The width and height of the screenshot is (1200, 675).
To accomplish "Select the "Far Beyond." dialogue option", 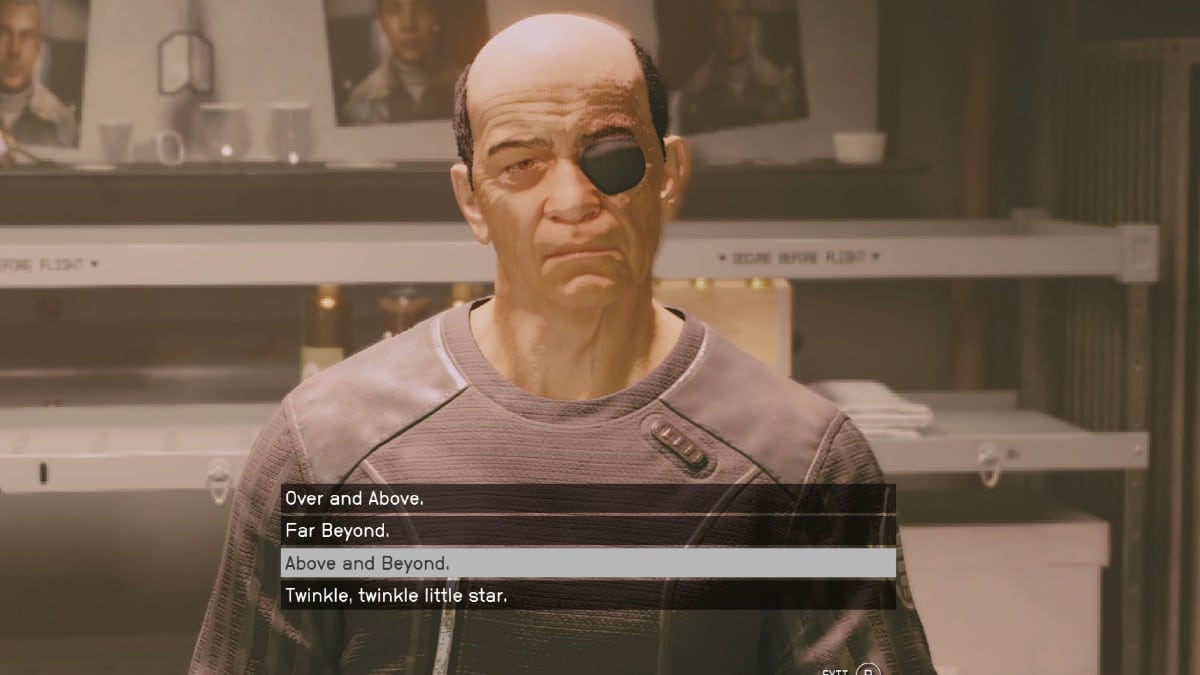I will (587, 531).
